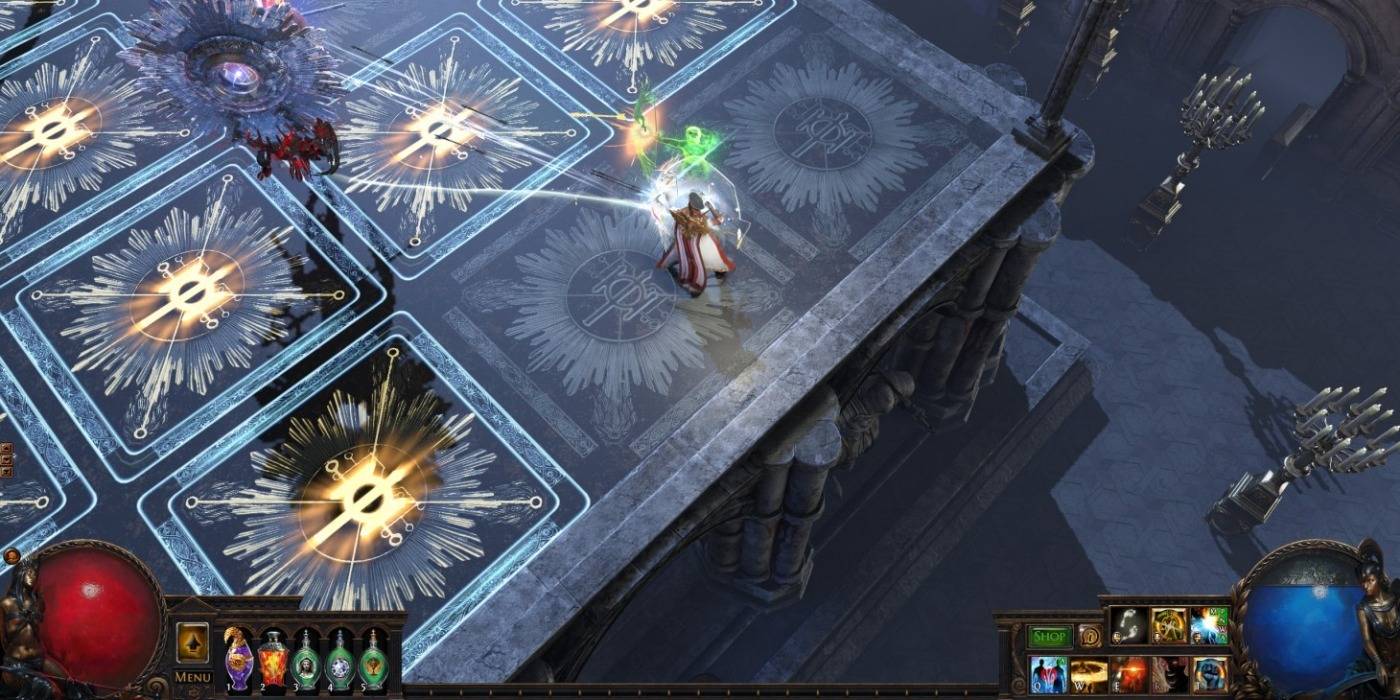The image size is (1400, 700).
Task: Use the golden ring skill on W
Action: click(x=1089, y=674)
